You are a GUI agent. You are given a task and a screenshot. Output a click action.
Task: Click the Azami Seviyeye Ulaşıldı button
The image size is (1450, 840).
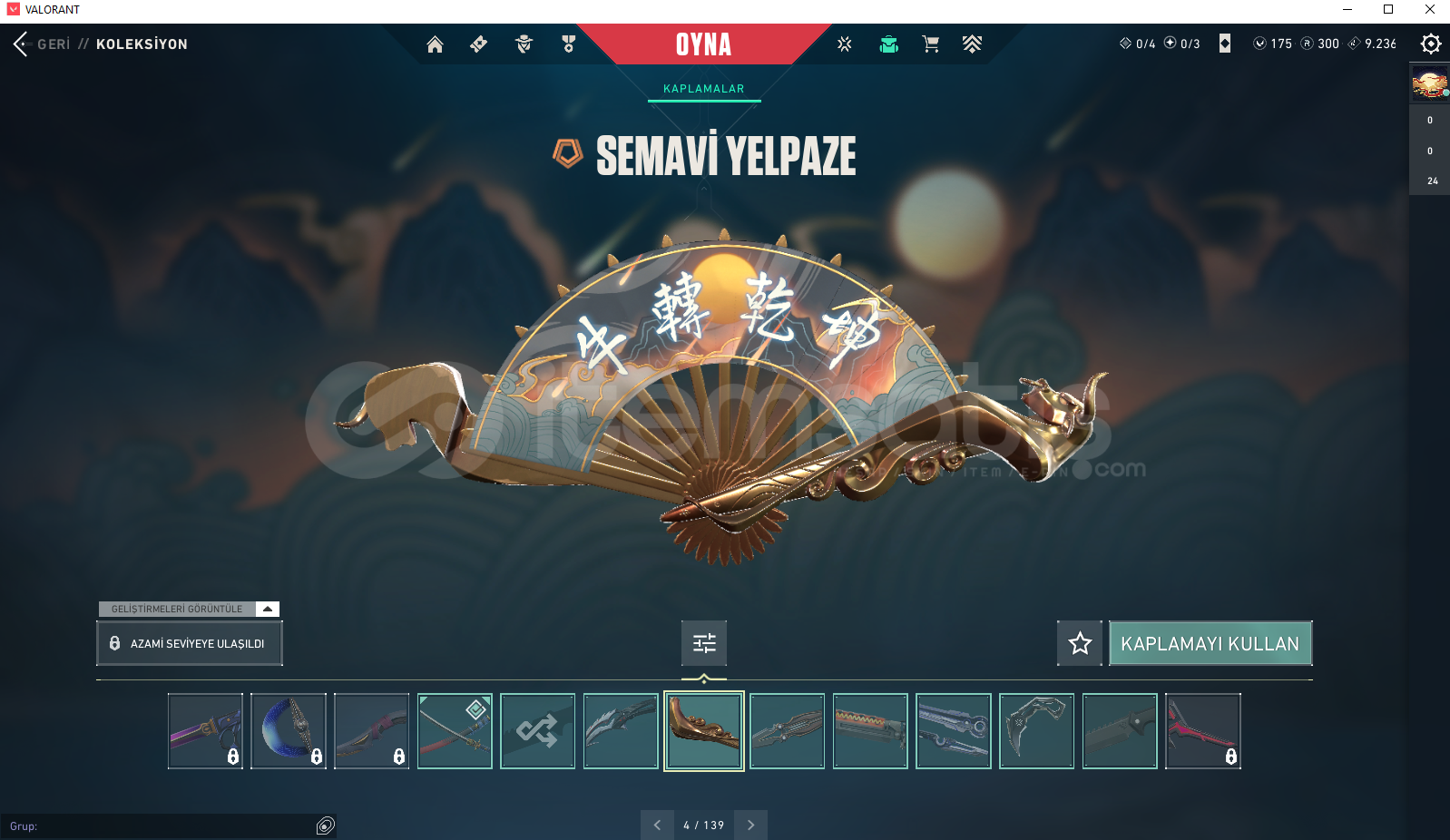point(190,643)
